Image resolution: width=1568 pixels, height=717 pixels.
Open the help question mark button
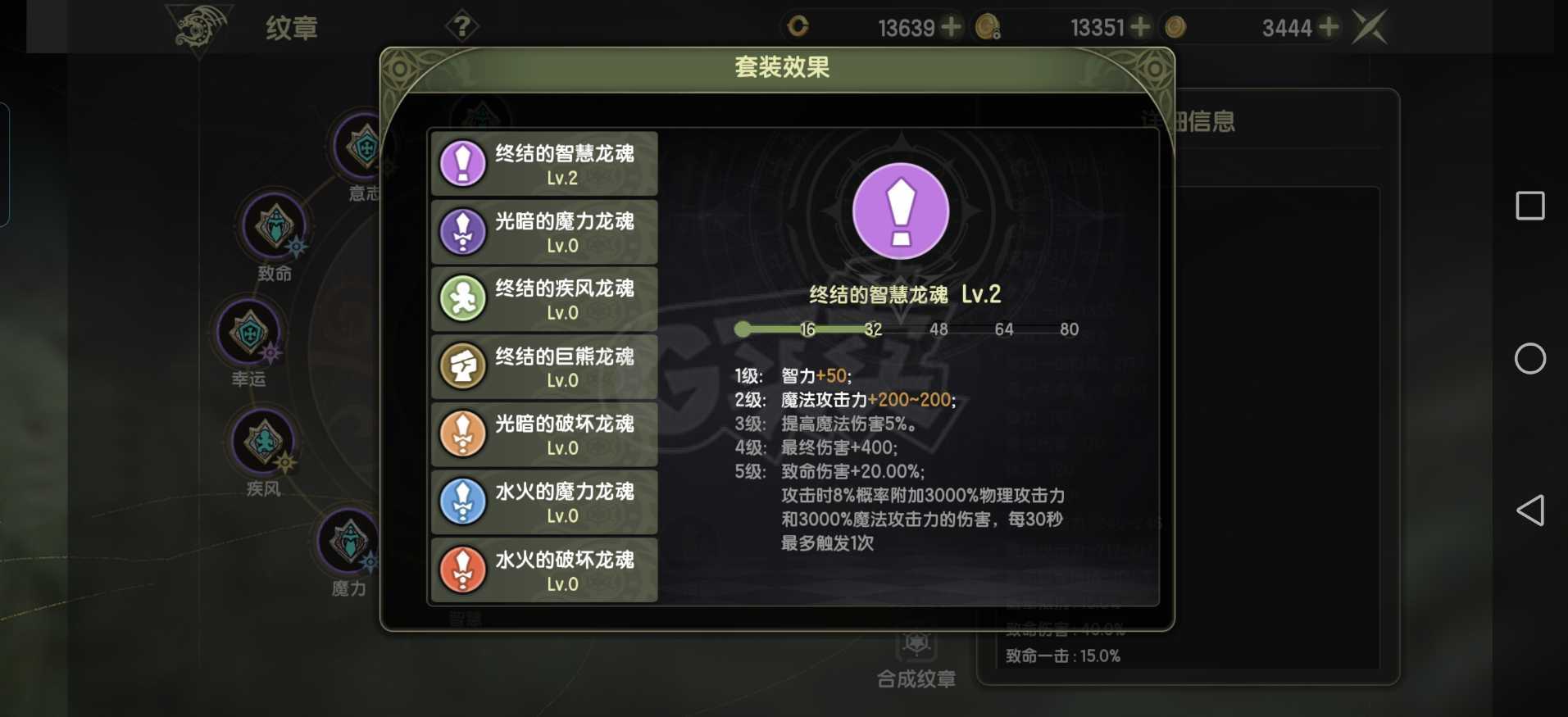coord(463,25)
